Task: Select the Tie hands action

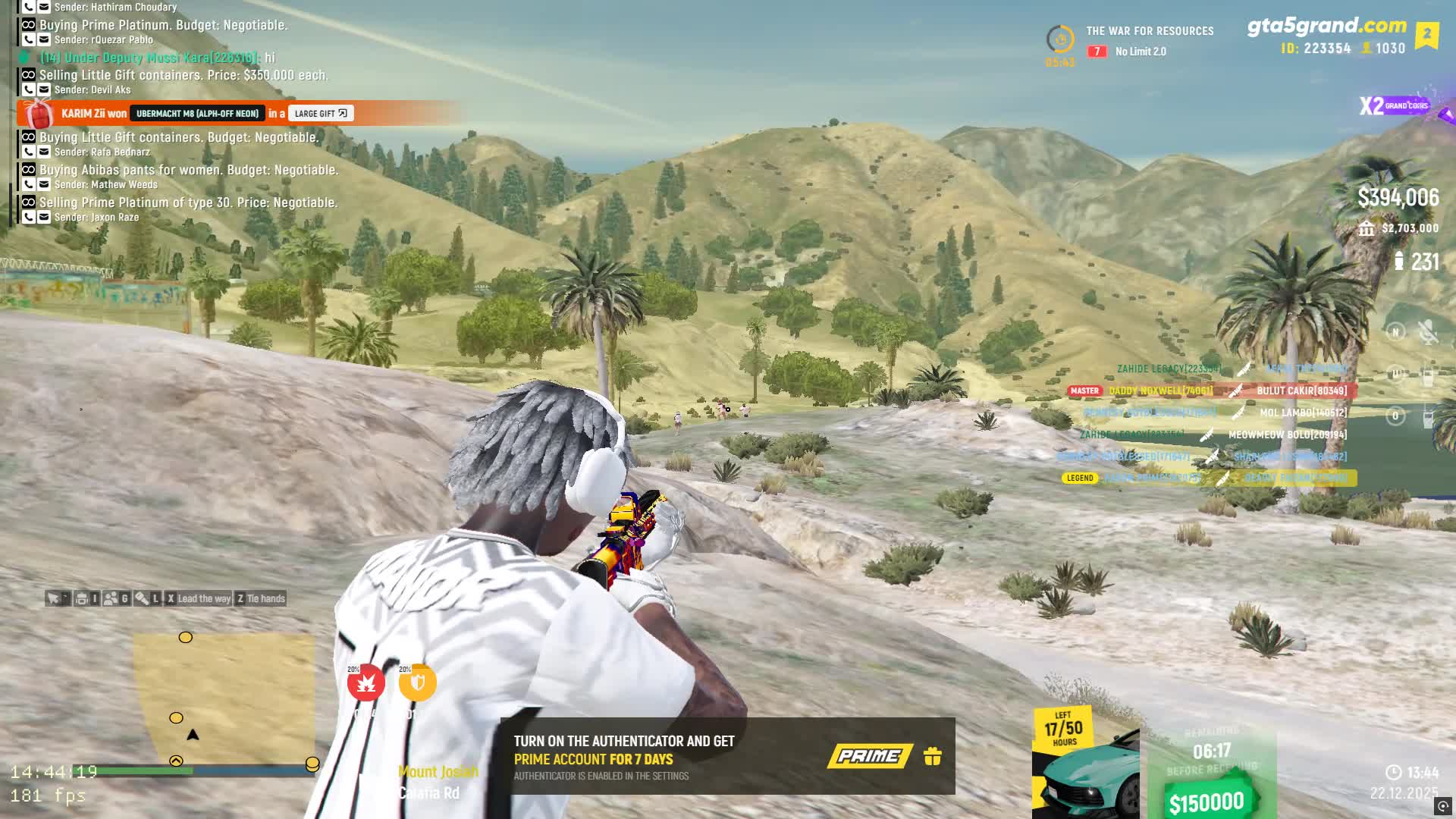Action: click(x=261, y=598)
